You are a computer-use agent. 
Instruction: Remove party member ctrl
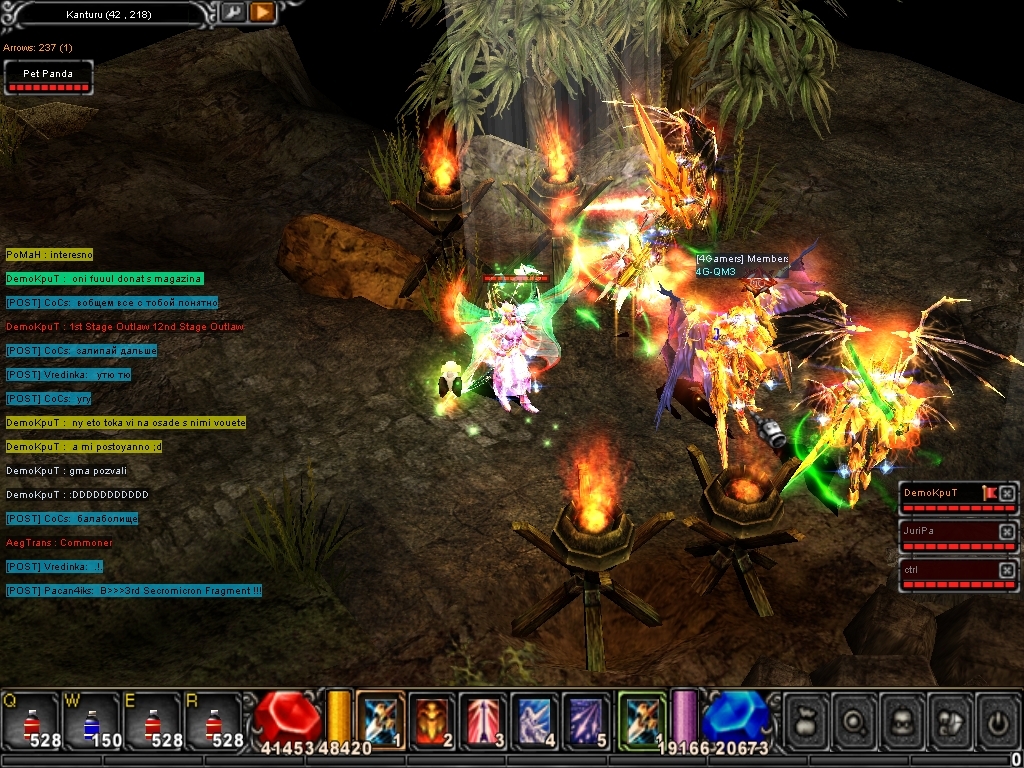coord(1007,569)
